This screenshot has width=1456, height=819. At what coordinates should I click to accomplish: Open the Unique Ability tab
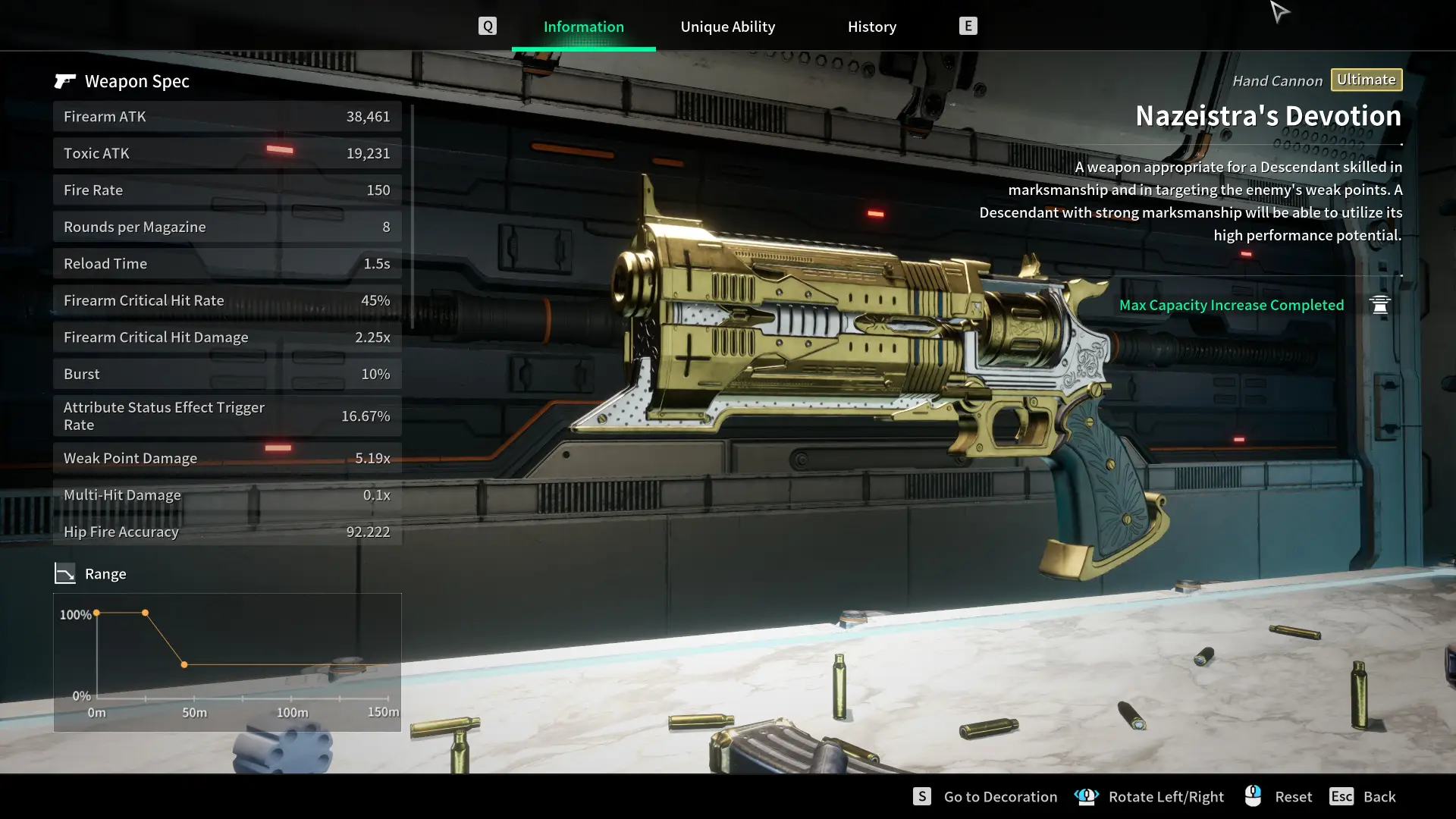727,27
